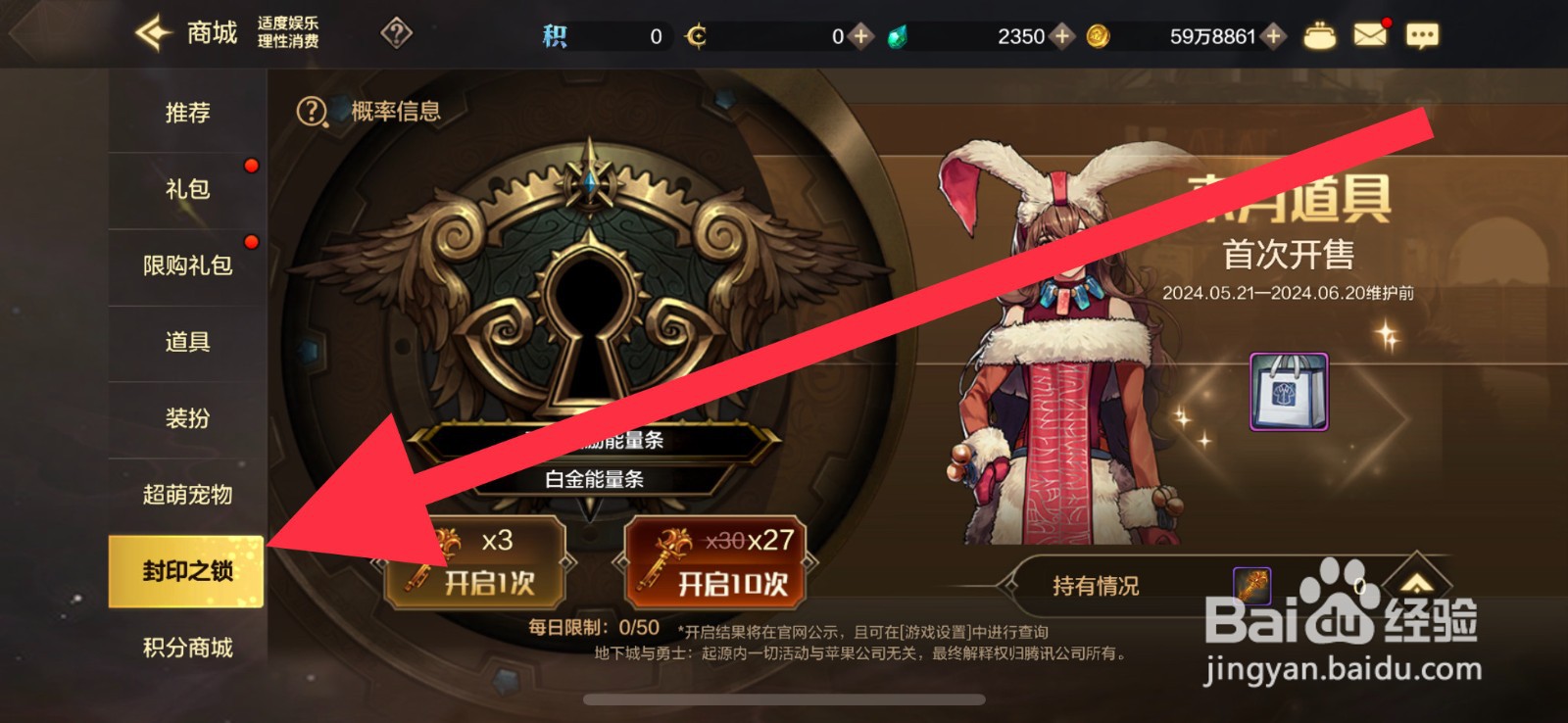The image size is (1568, 723).
Task: Open the 礼包 tab
Action: [186, 189]
